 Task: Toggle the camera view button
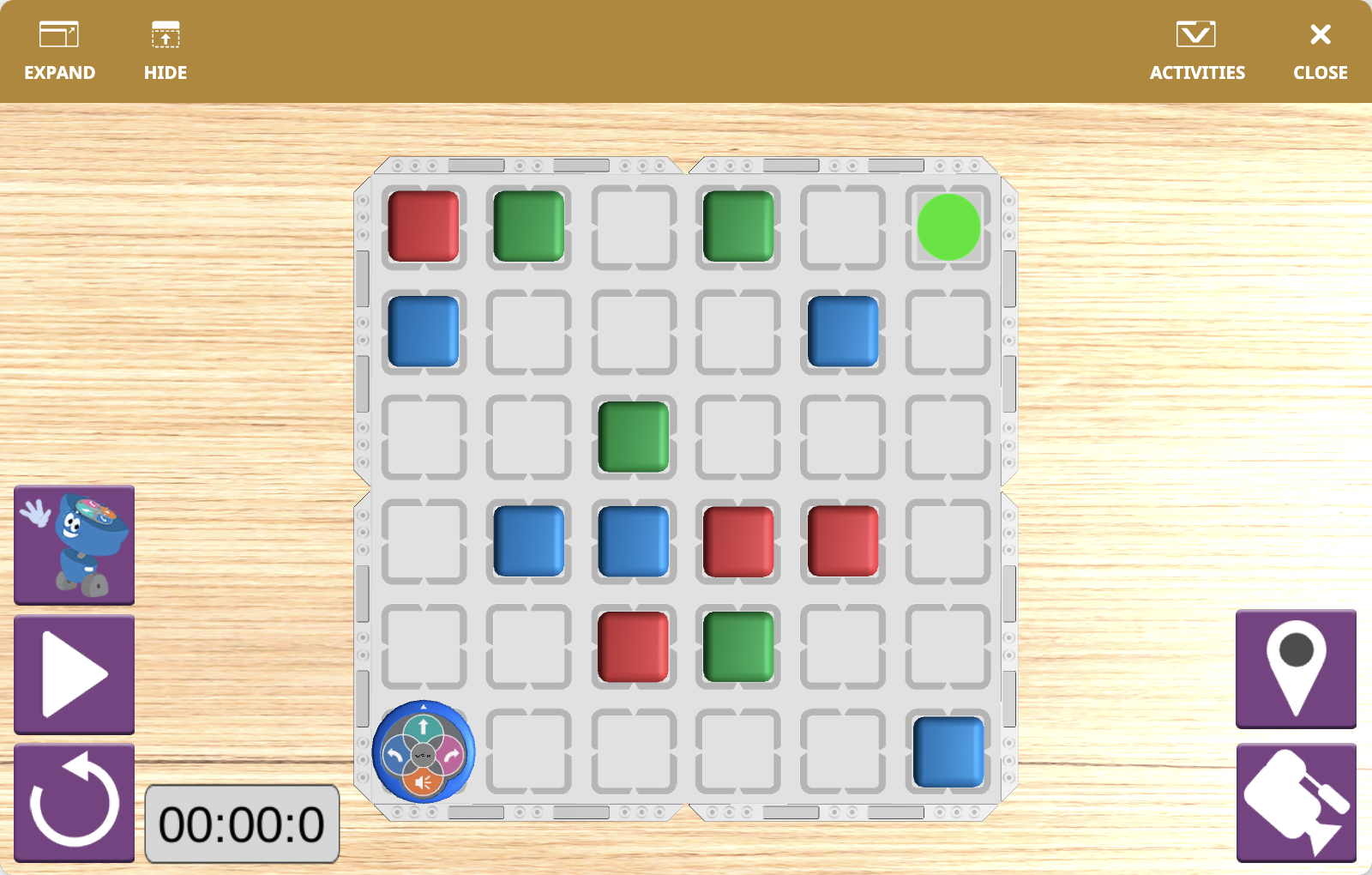1296,803
